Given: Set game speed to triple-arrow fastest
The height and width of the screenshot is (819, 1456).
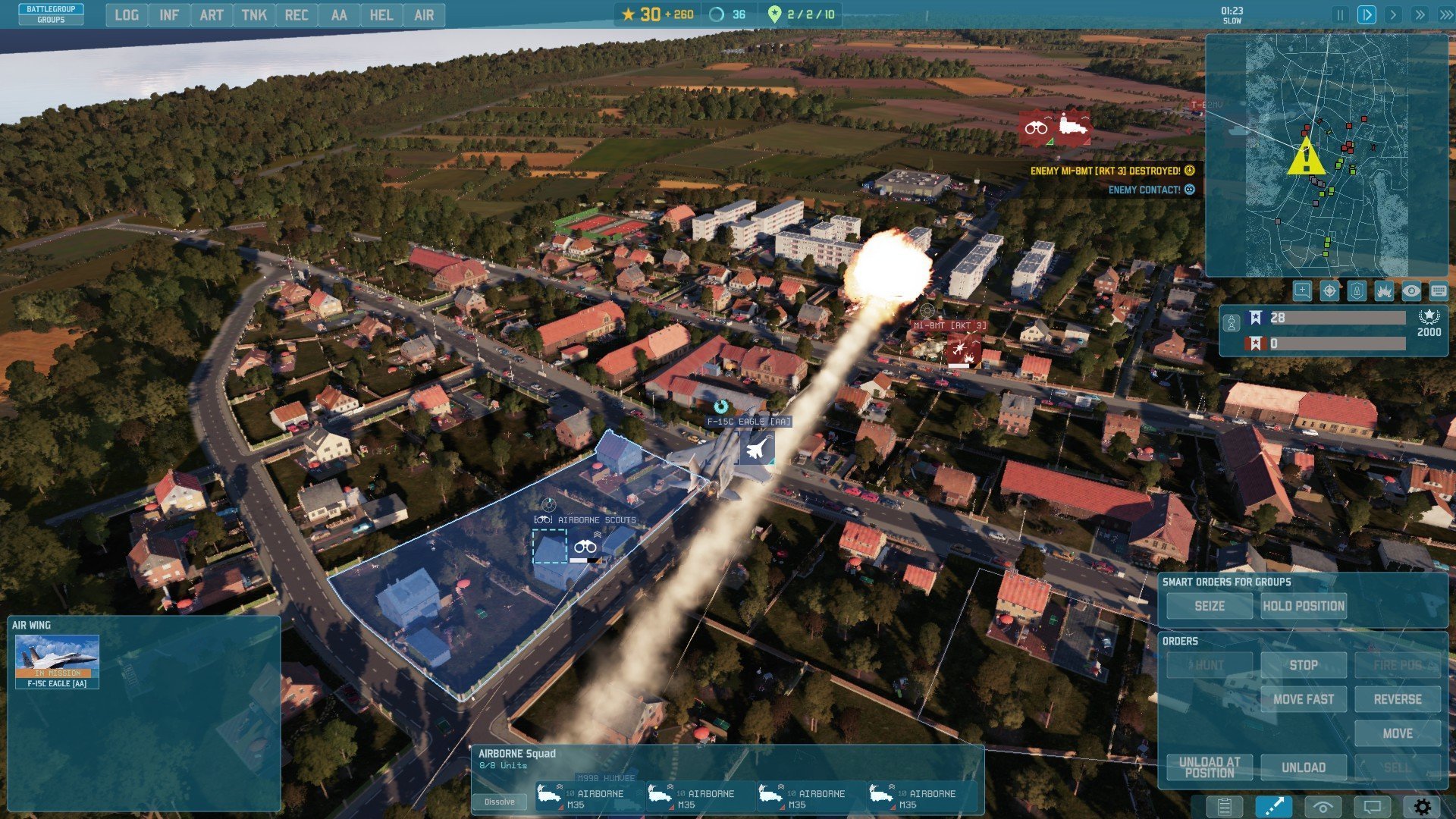Looking at the screenshot, I should 1445,15.
